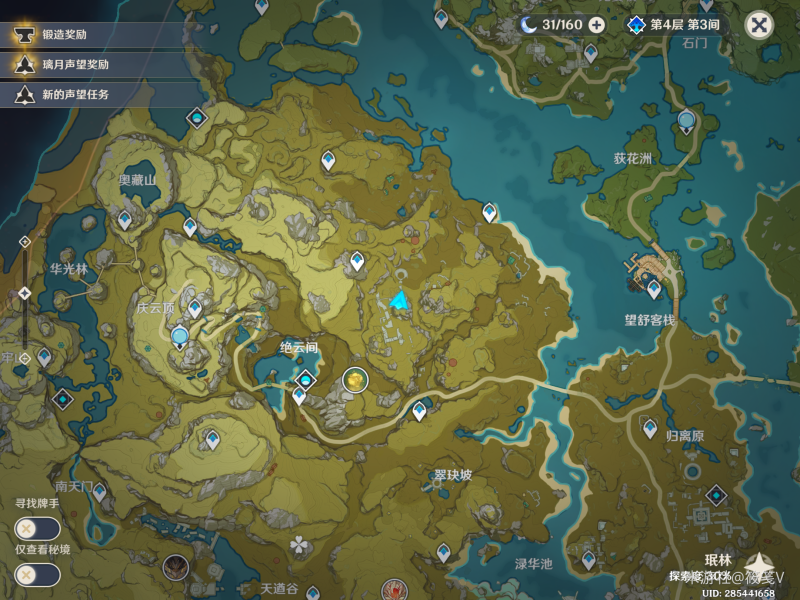
Task: Zoom out using the slider's bottom button
Action: pyautogui.click(x=25, y=356)
